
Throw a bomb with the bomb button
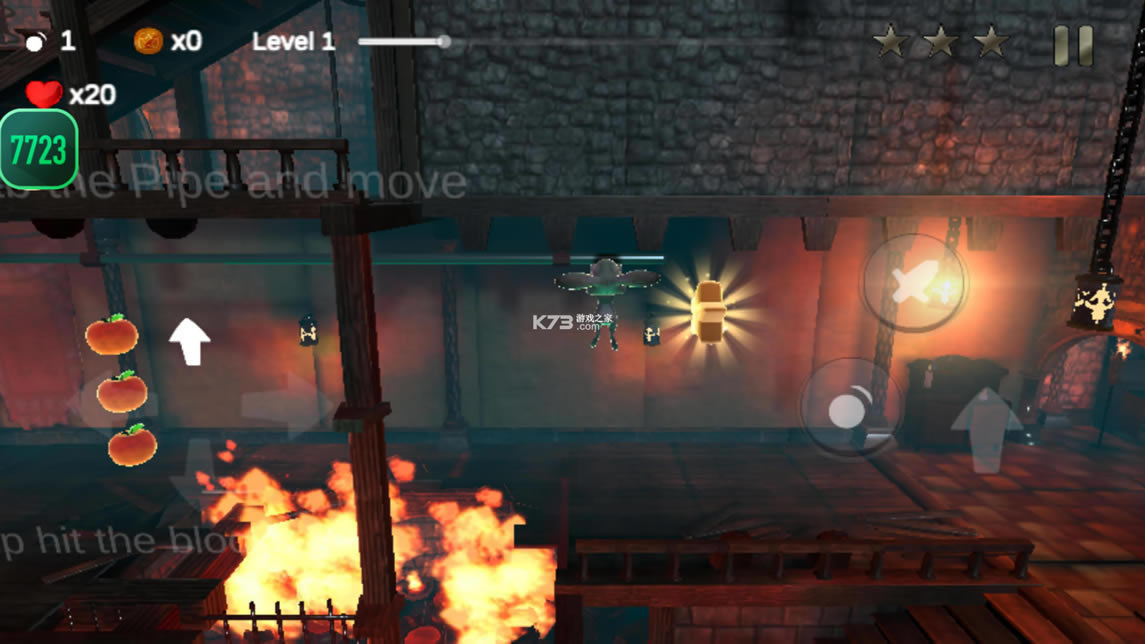click(x=850, y=408)
